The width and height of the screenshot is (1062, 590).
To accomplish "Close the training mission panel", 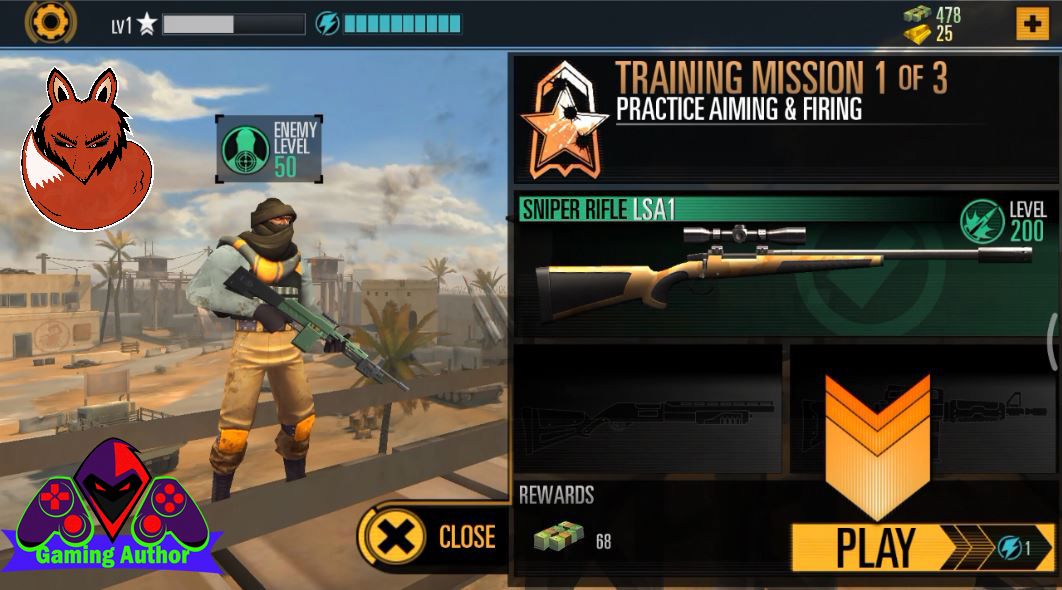I will click(435, 538).
